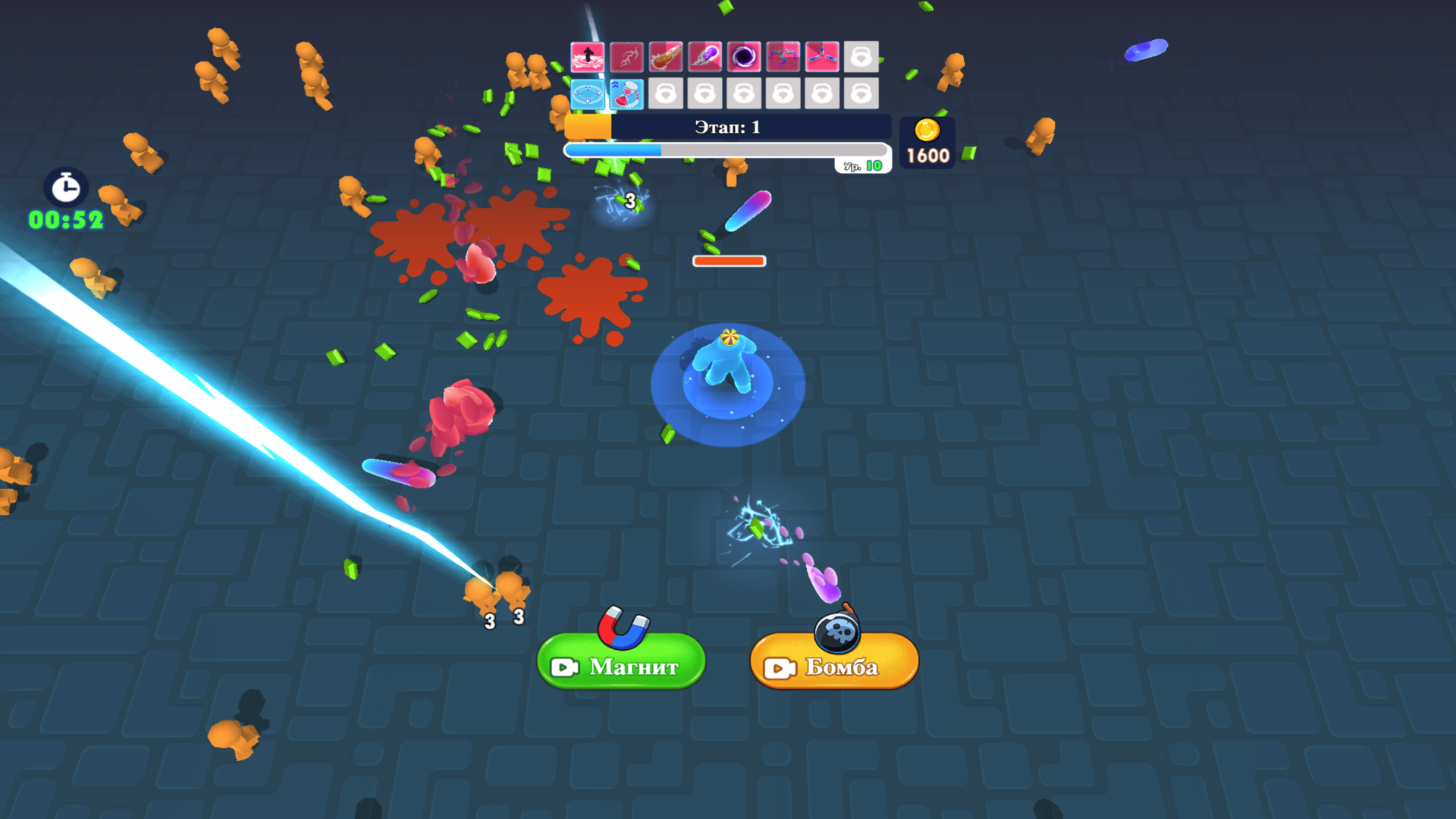Tap the stomp shockwave ability icon
The height and width of the screenshot is (819, 1456).
[x=588, y=57]
